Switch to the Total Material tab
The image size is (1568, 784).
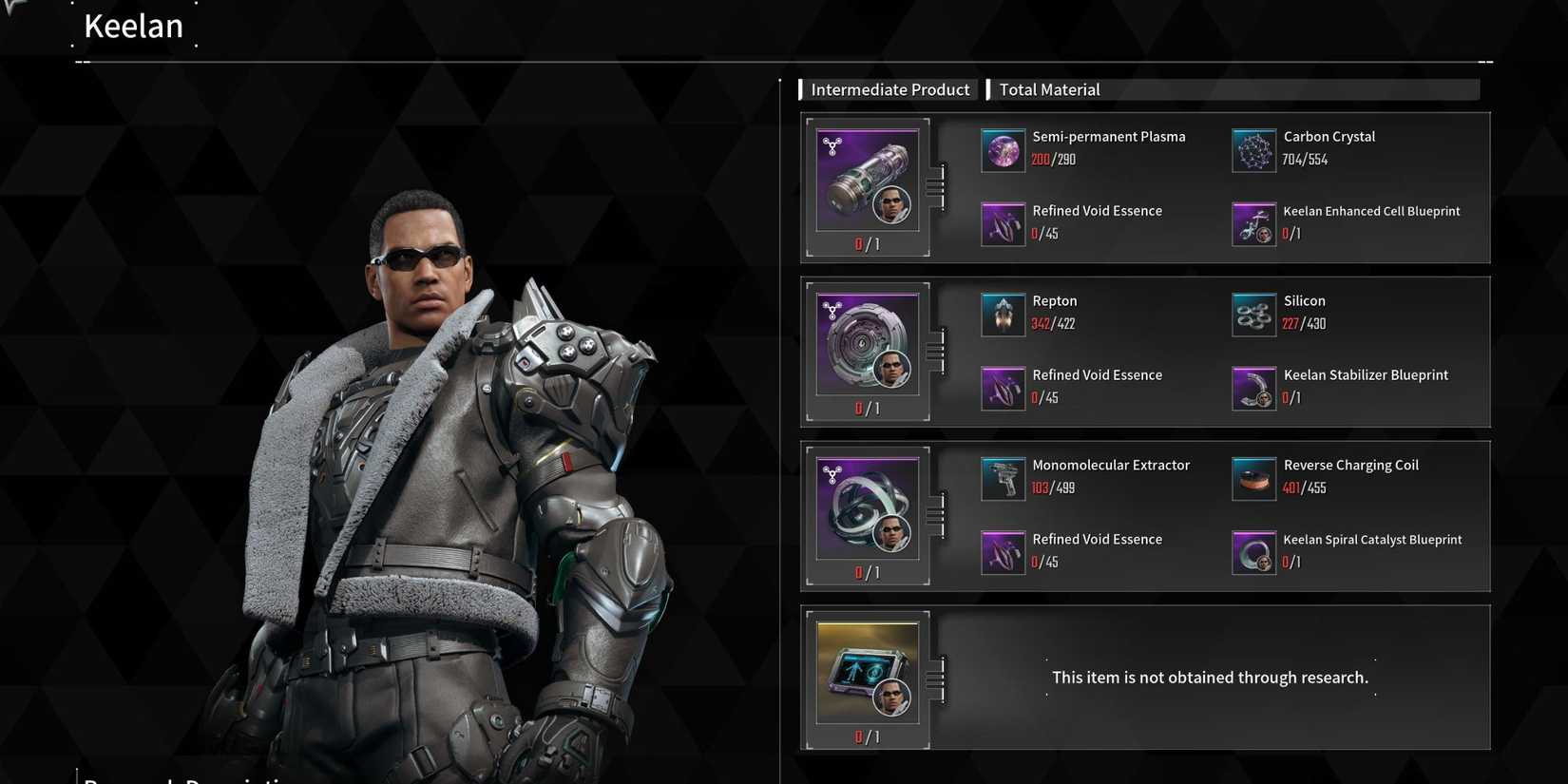click(x=1049, y=88)
